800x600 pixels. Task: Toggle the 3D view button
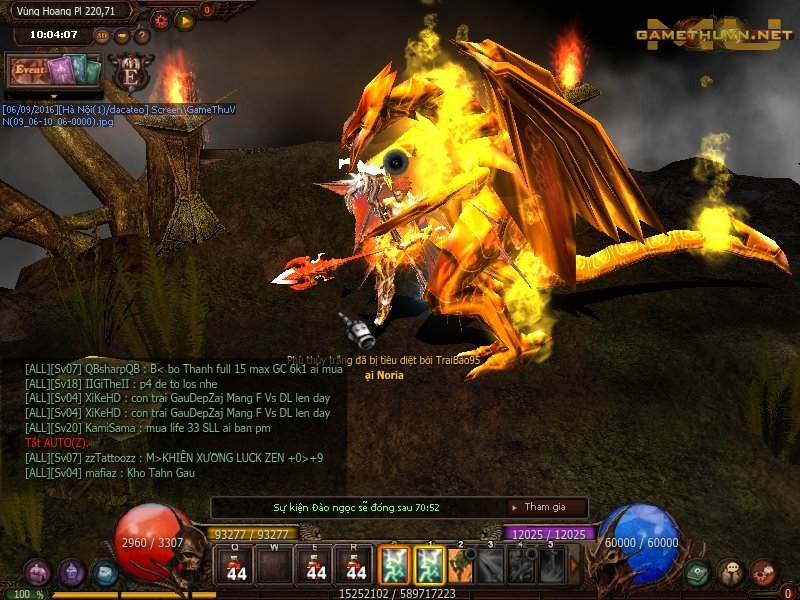tap(102, 36)
